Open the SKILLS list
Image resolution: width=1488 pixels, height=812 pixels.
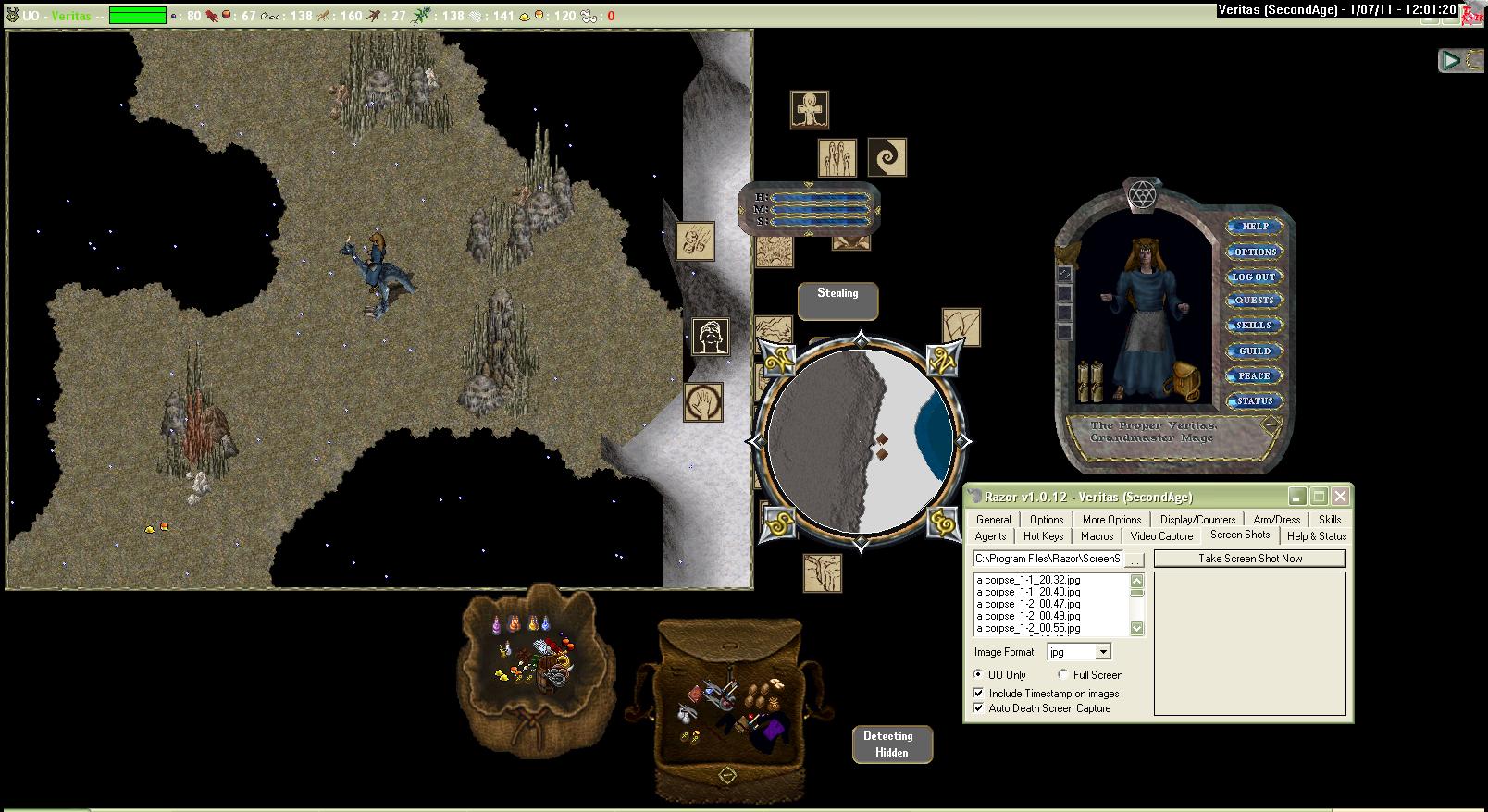pos(1254,326)
